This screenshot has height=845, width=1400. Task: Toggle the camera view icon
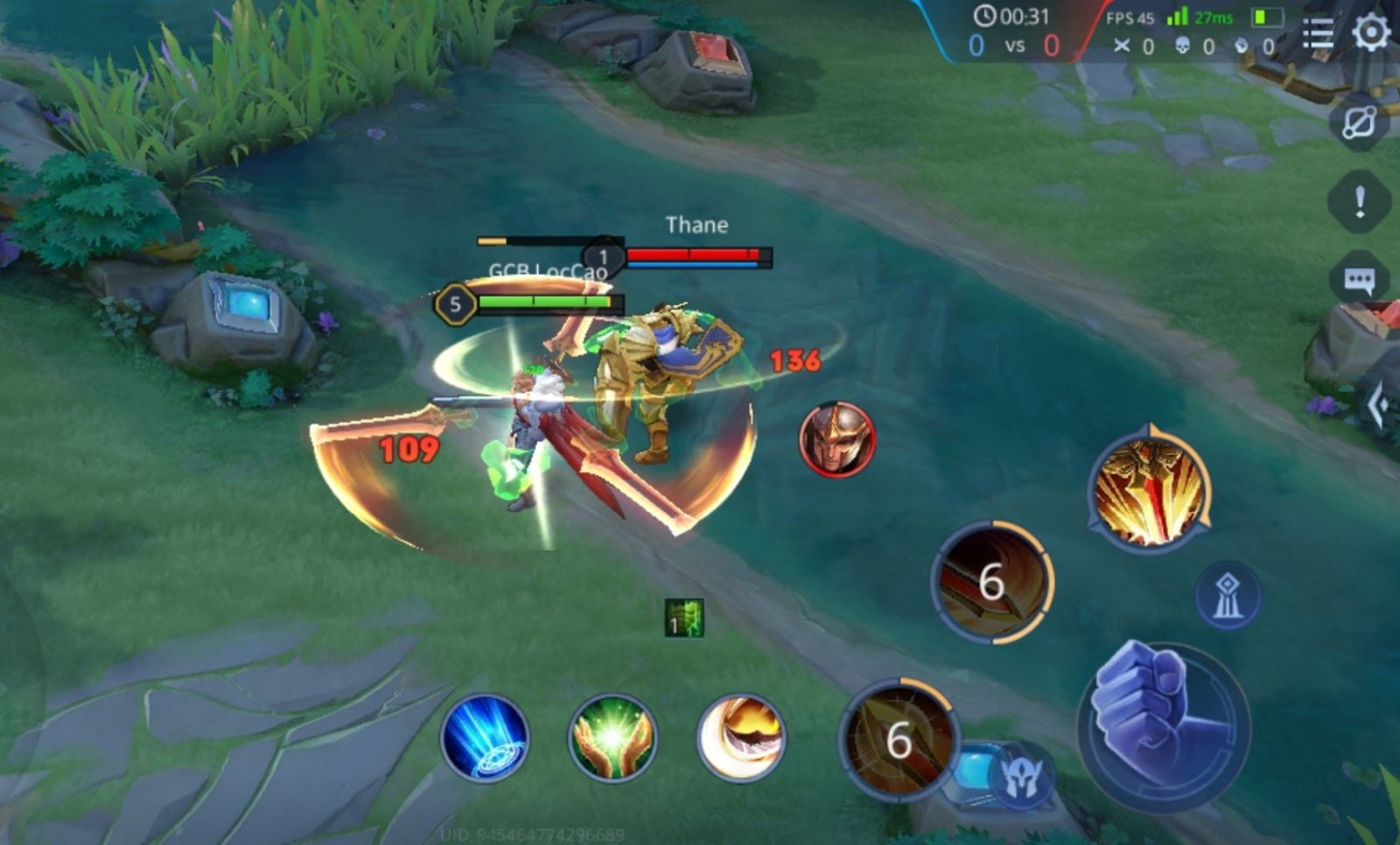(x=1359, y=123)
